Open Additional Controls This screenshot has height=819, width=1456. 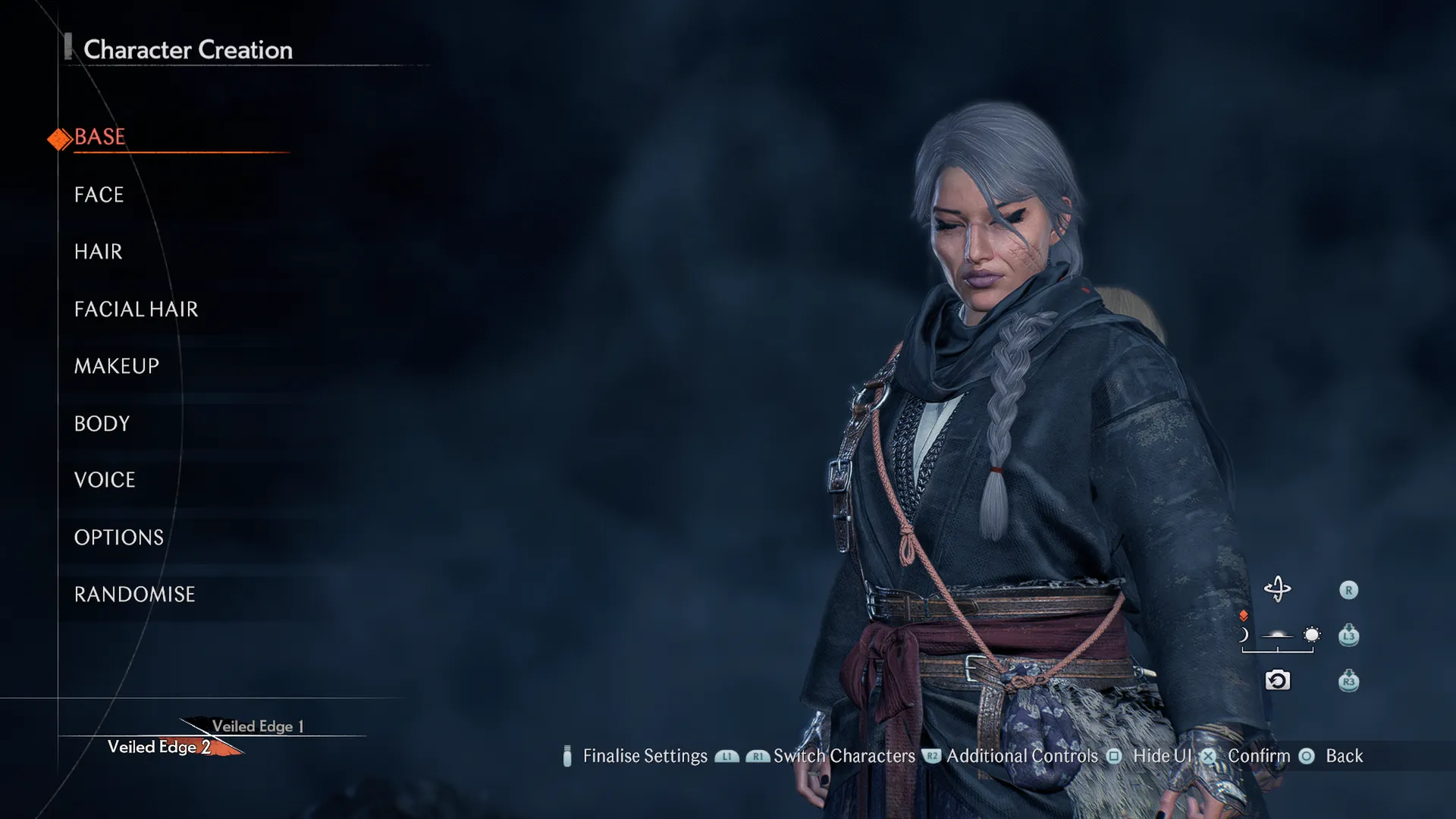(1021, 756)
